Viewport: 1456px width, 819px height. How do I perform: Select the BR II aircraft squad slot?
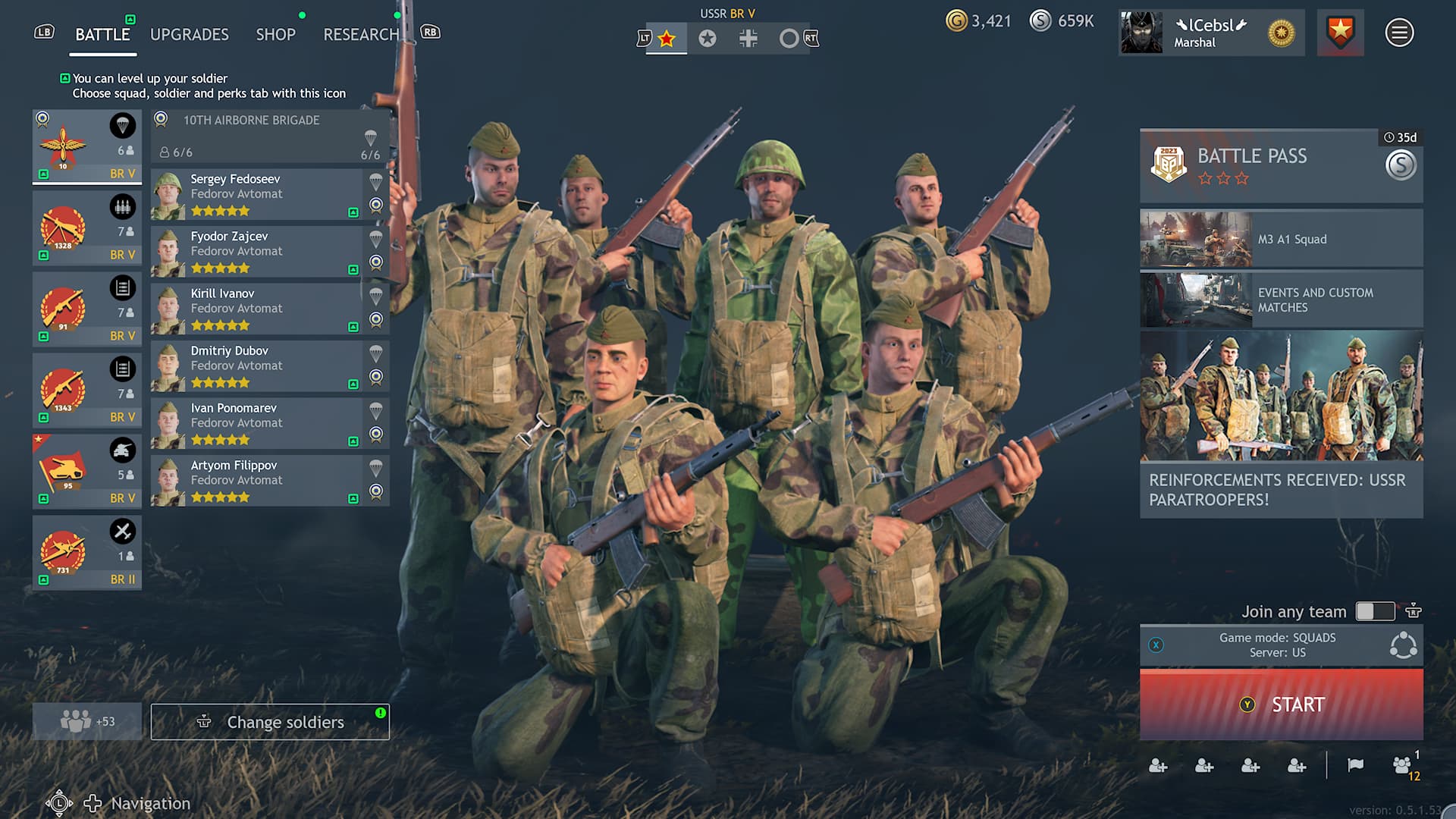click(x=86, y=552)
